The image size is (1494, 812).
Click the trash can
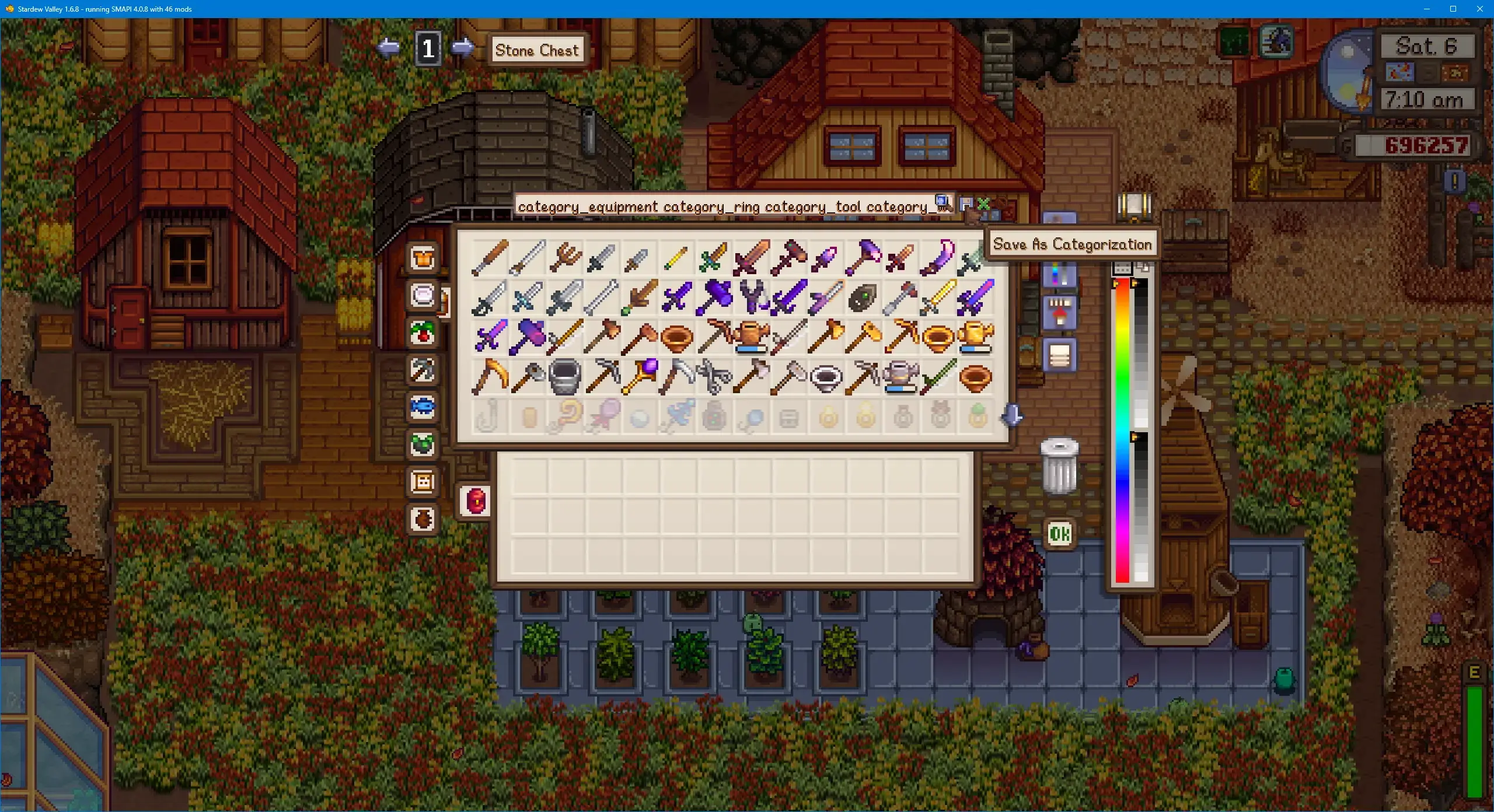click(x=1059, y=466)
